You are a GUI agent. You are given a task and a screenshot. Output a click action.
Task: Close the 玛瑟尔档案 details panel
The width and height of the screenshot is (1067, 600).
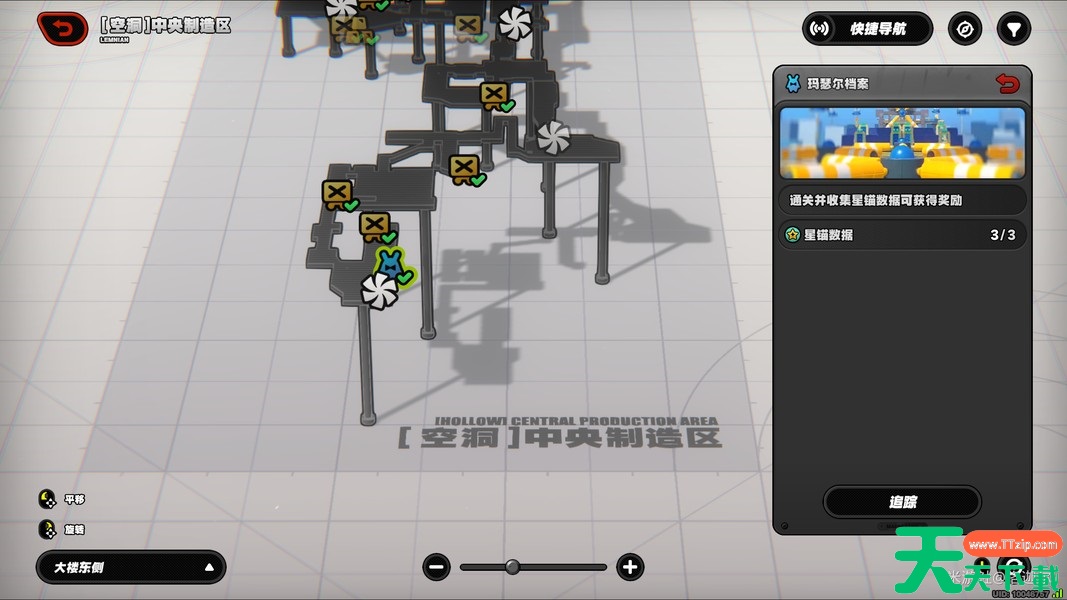click(1008, 84)
